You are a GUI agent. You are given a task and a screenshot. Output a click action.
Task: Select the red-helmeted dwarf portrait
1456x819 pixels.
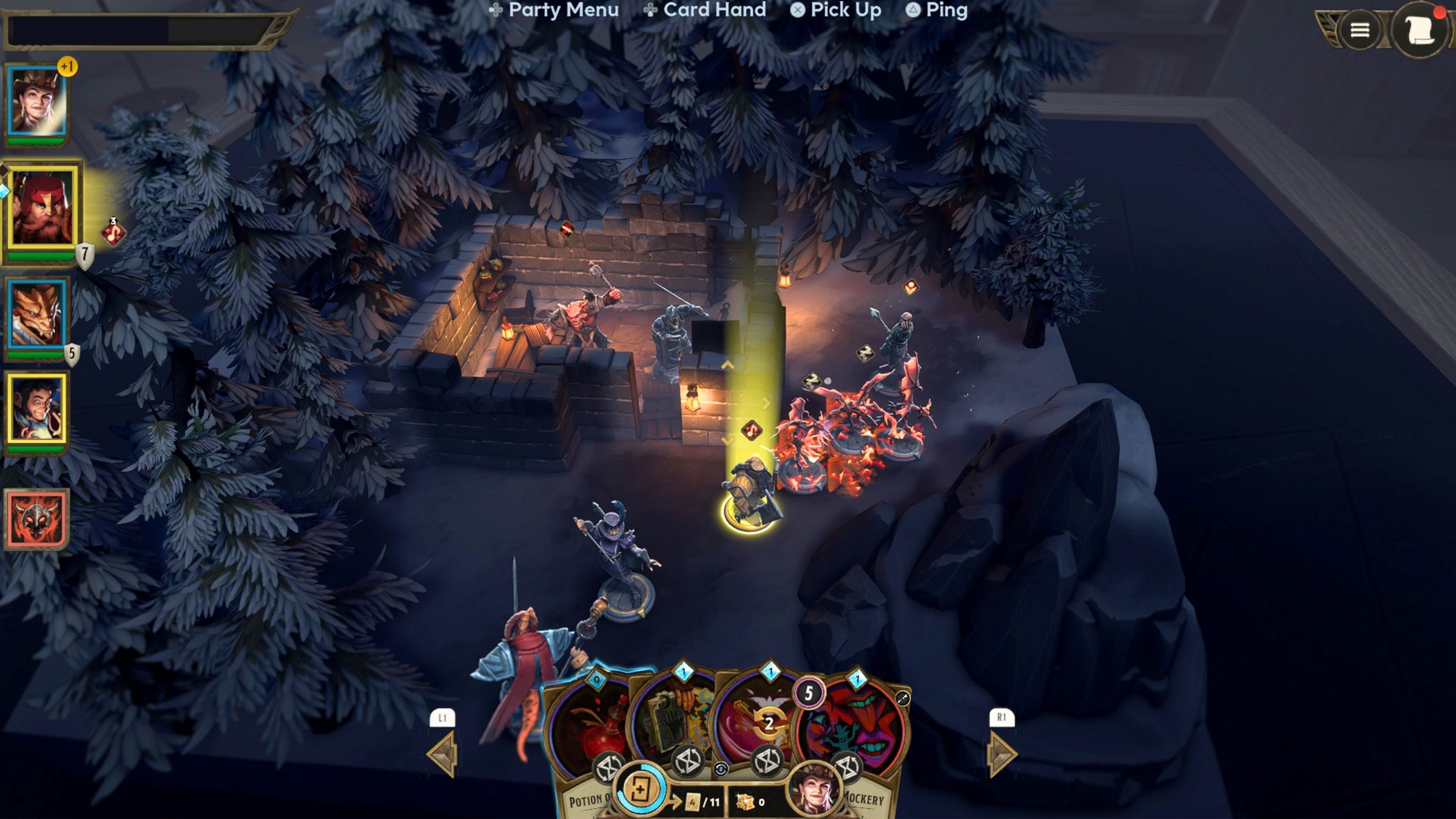click(x=42, y=208)
